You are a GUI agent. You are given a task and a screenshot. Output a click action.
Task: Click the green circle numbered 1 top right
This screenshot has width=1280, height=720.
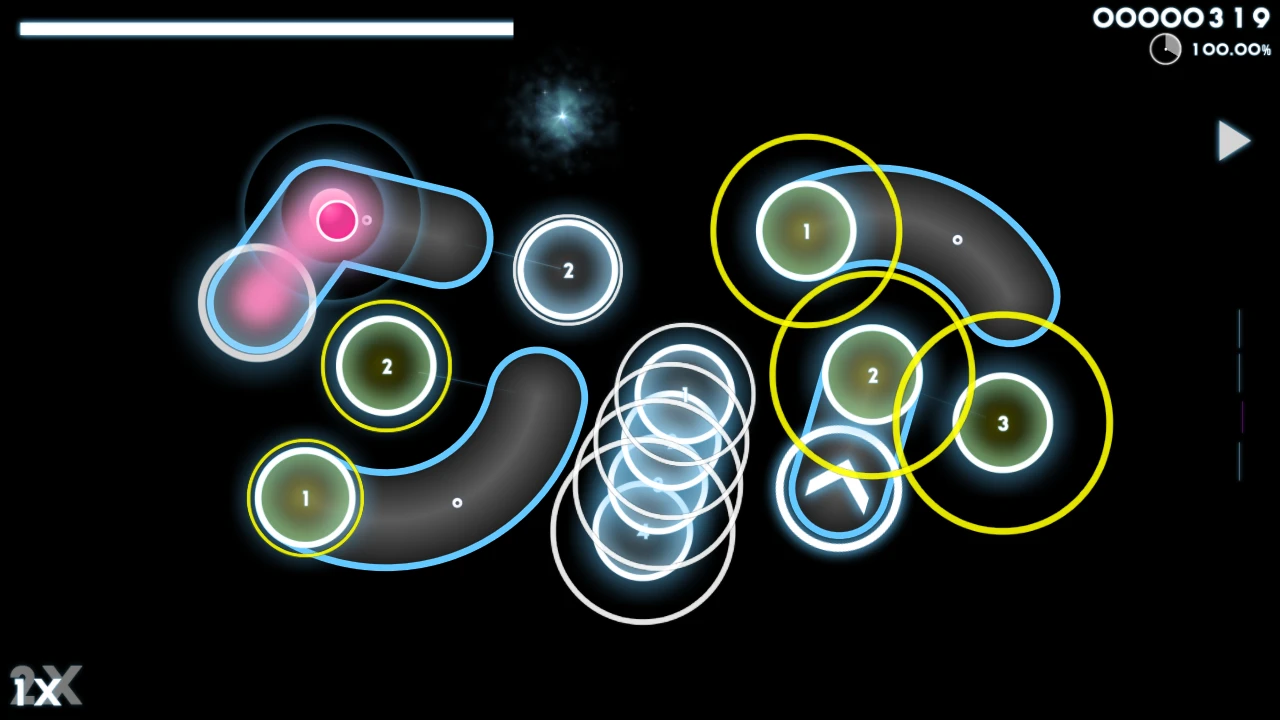[x=806, y=231]
